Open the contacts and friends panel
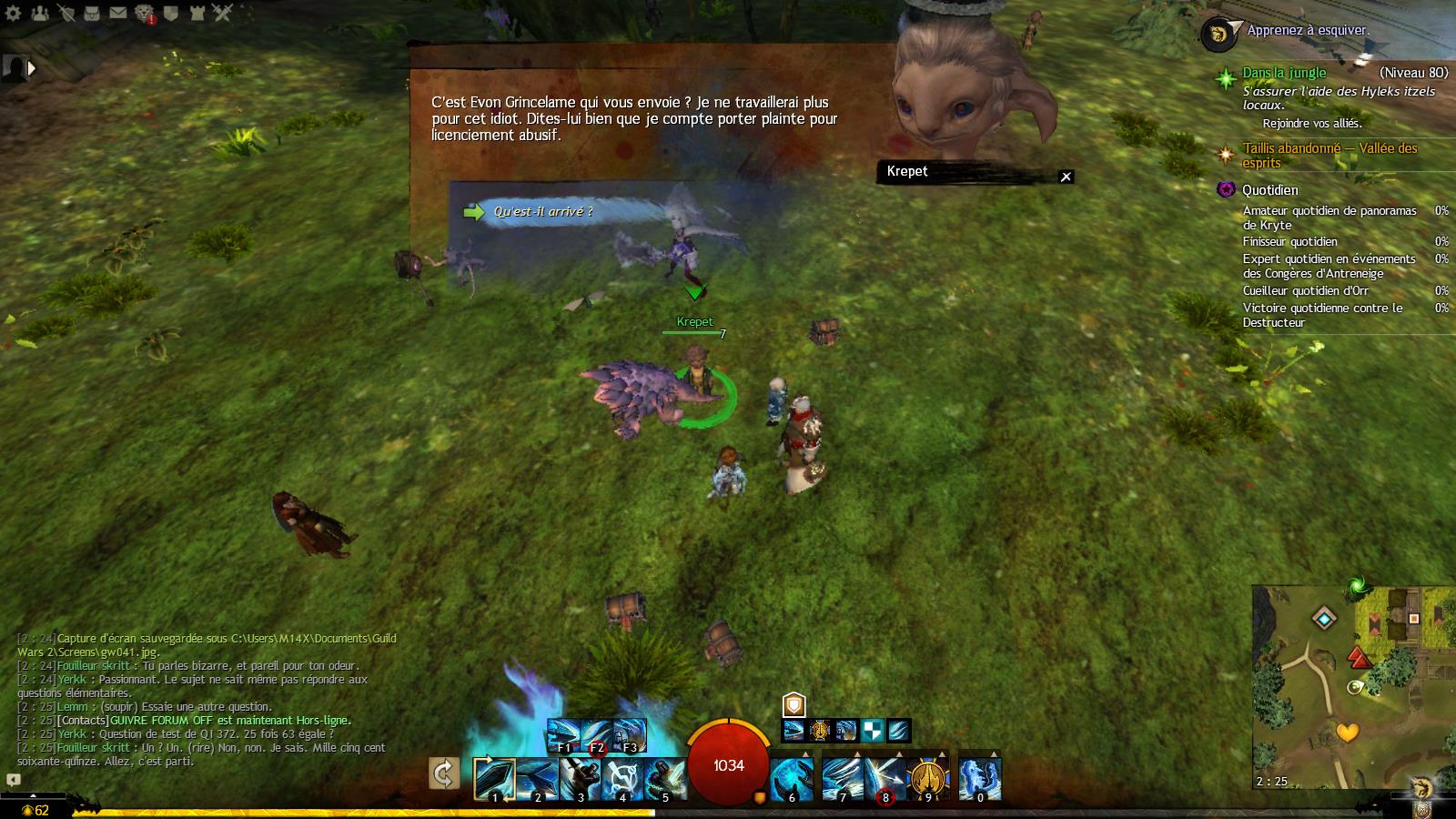 (39, 13)
